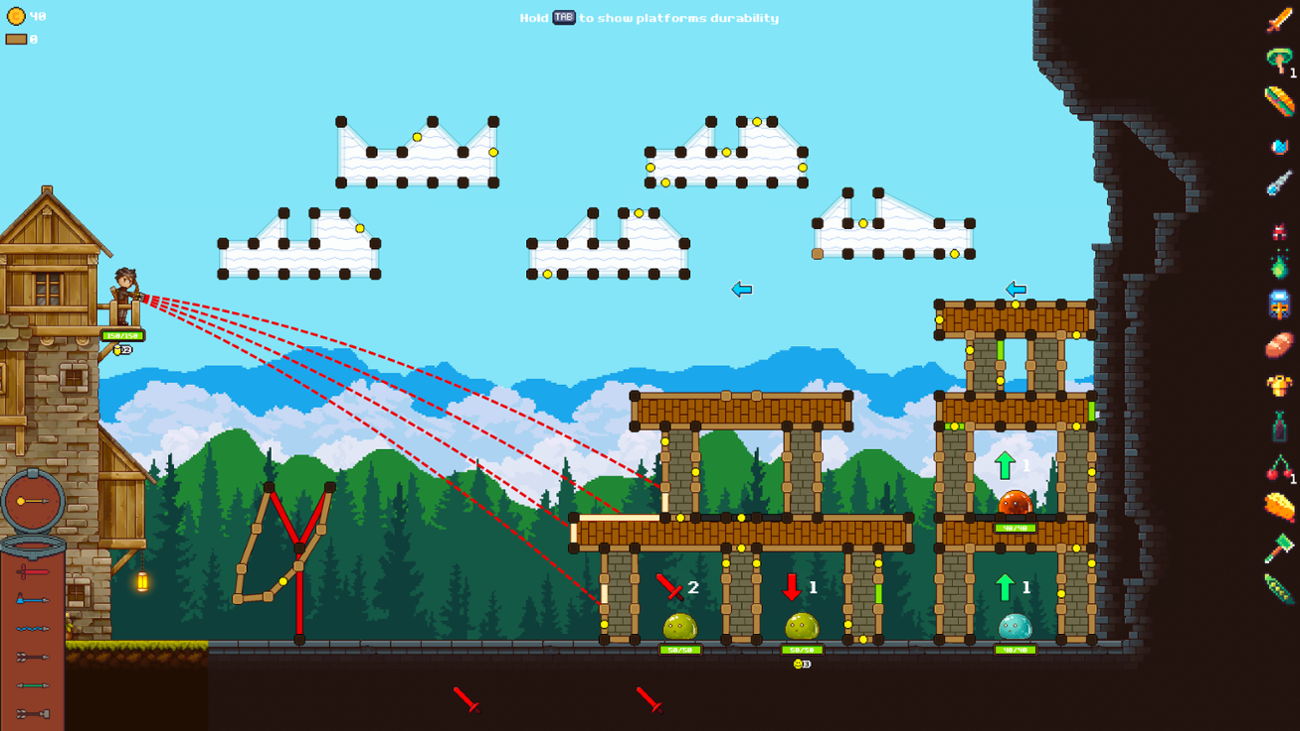
Task: Adjust the pressure gauge needle
Action: click(30, 498)
